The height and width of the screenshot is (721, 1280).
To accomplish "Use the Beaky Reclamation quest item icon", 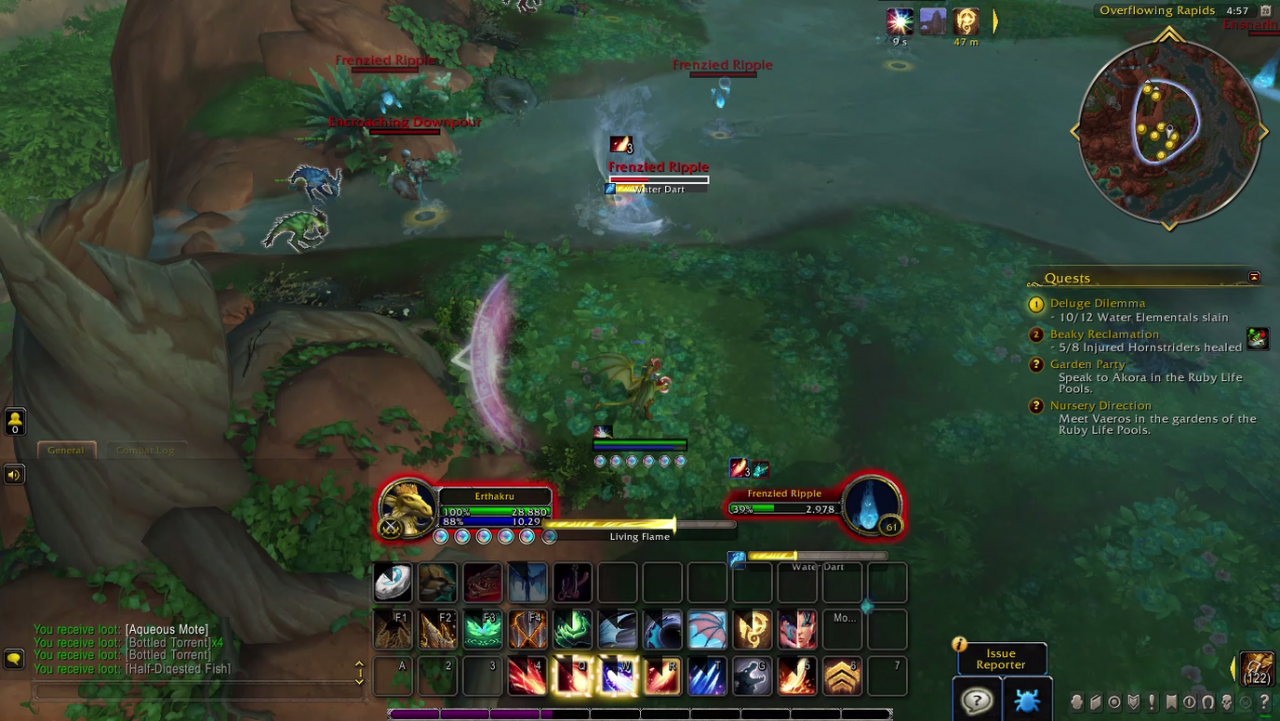I will pos(1257,339).
